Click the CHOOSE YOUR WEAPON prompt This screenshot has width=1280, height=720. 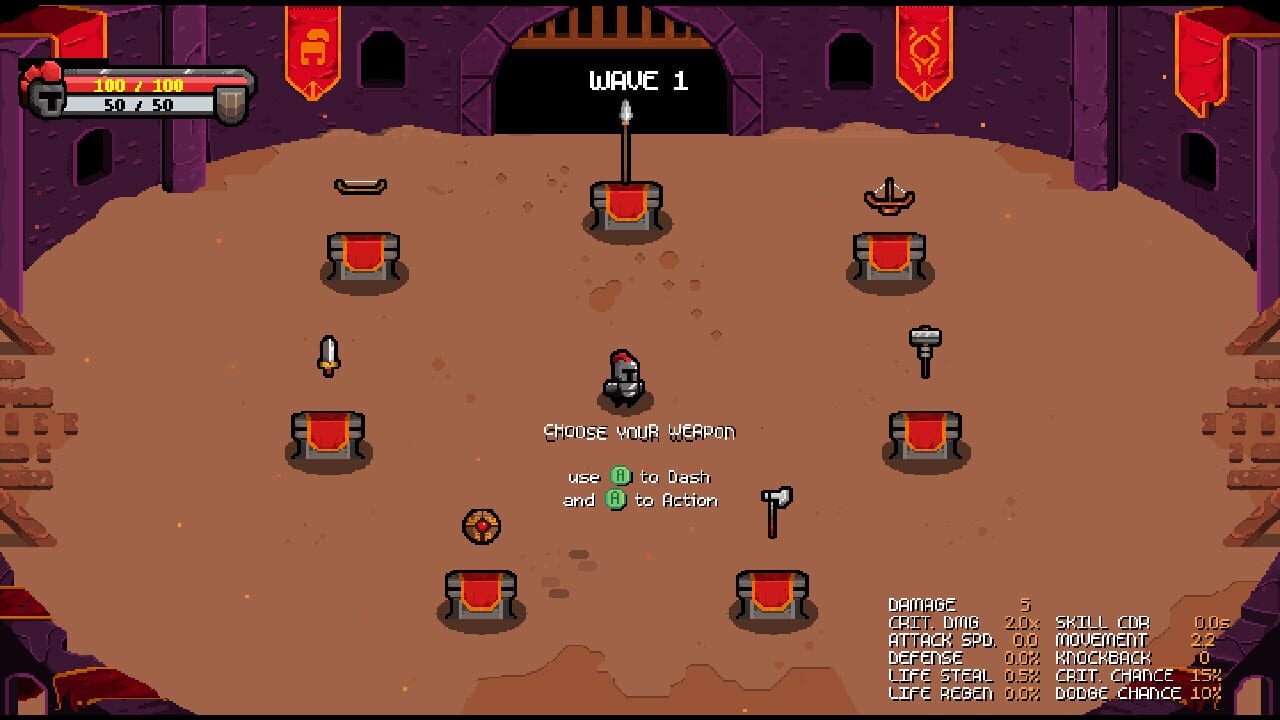pos(640,432)
